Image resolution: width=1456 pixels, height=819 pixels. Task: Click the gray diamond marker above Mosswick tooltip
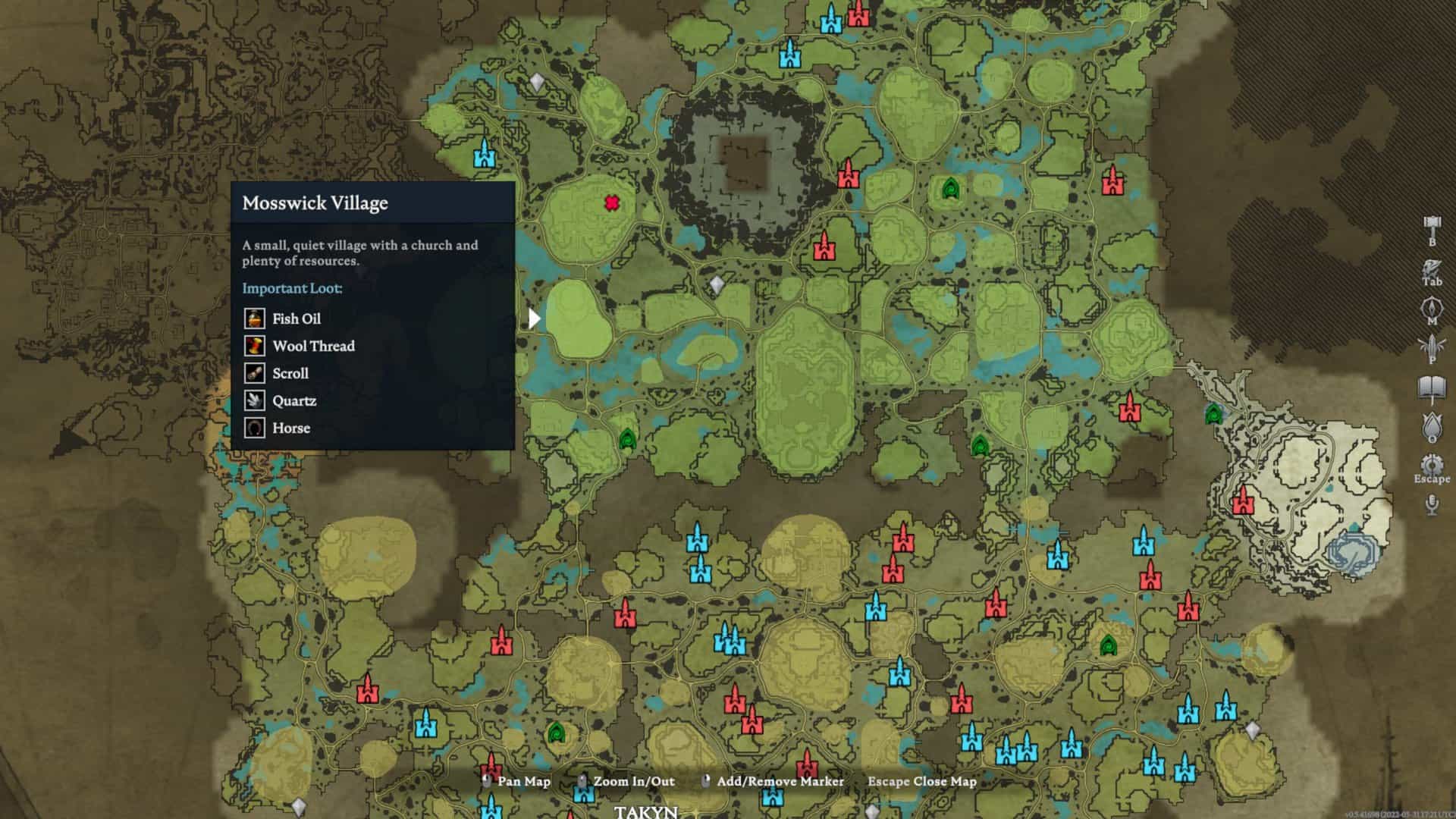[x=538, y=81]
